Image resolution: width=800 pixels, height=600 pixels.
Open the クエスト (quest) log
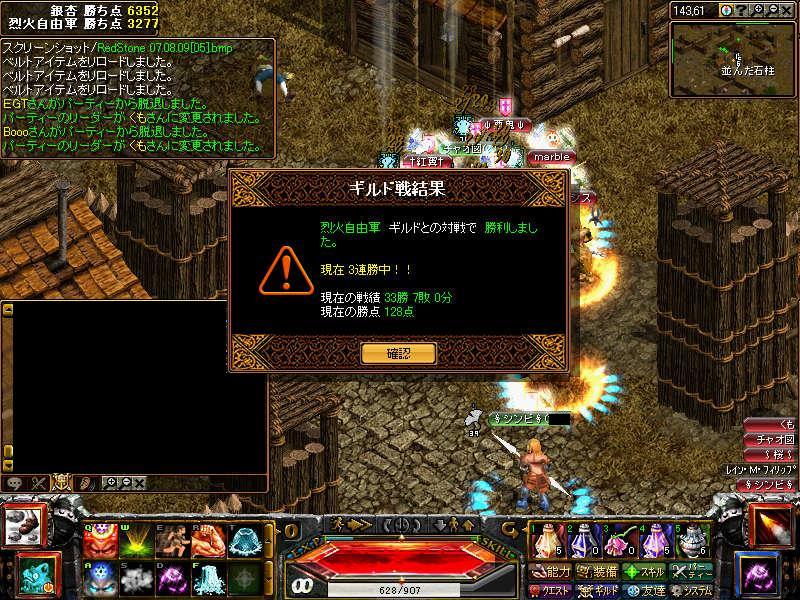(x=552, y=591)
